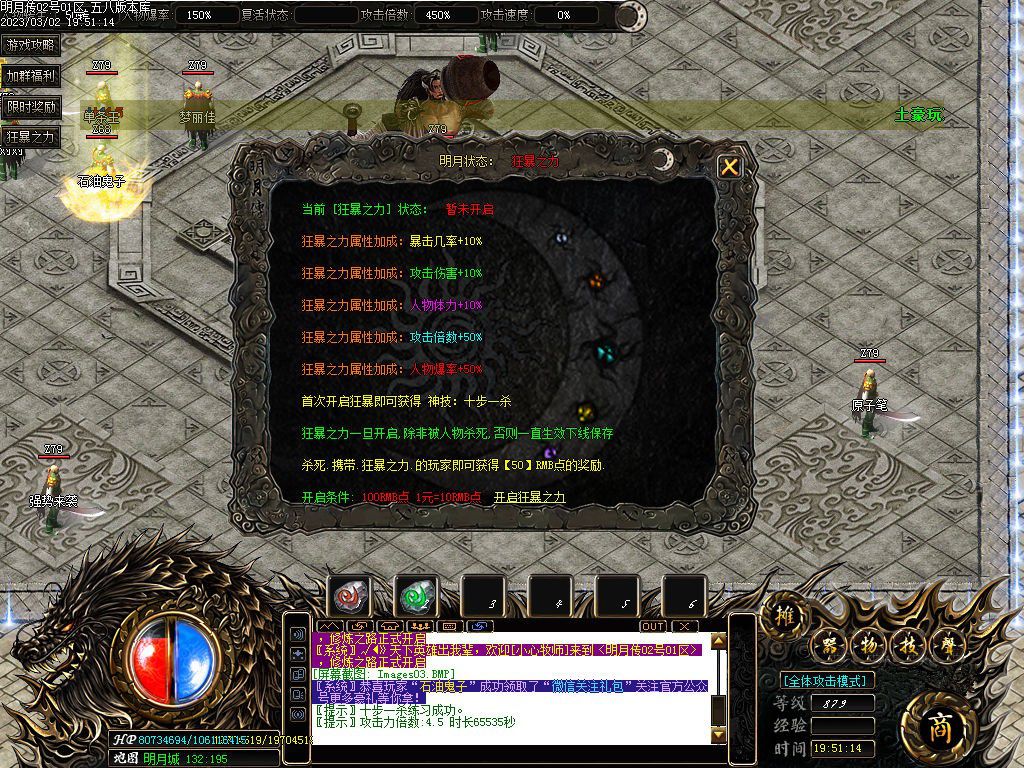1024x768 pixels.
Task: Open the 技 skills round button
Action: 908,645
